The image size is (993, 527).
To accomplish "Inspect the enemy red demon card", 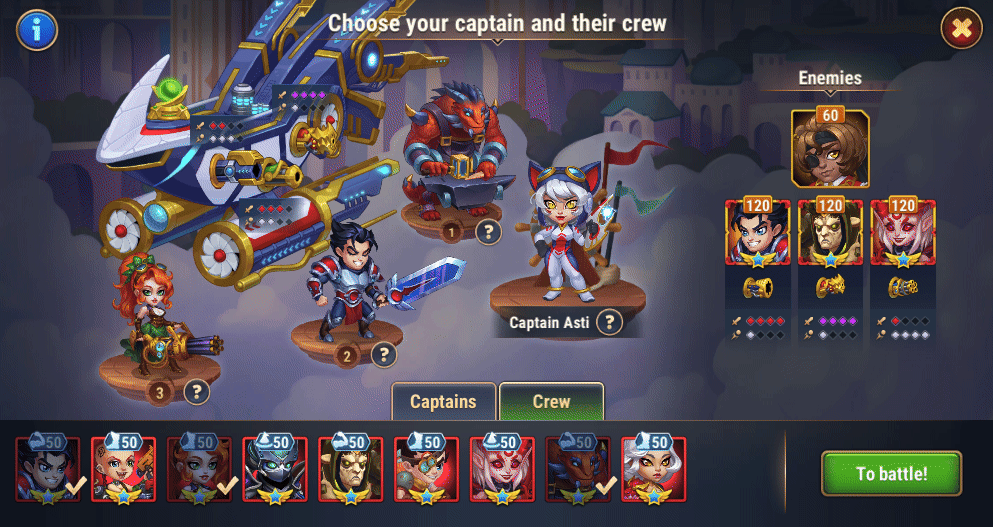I will (x=902, y=234).
